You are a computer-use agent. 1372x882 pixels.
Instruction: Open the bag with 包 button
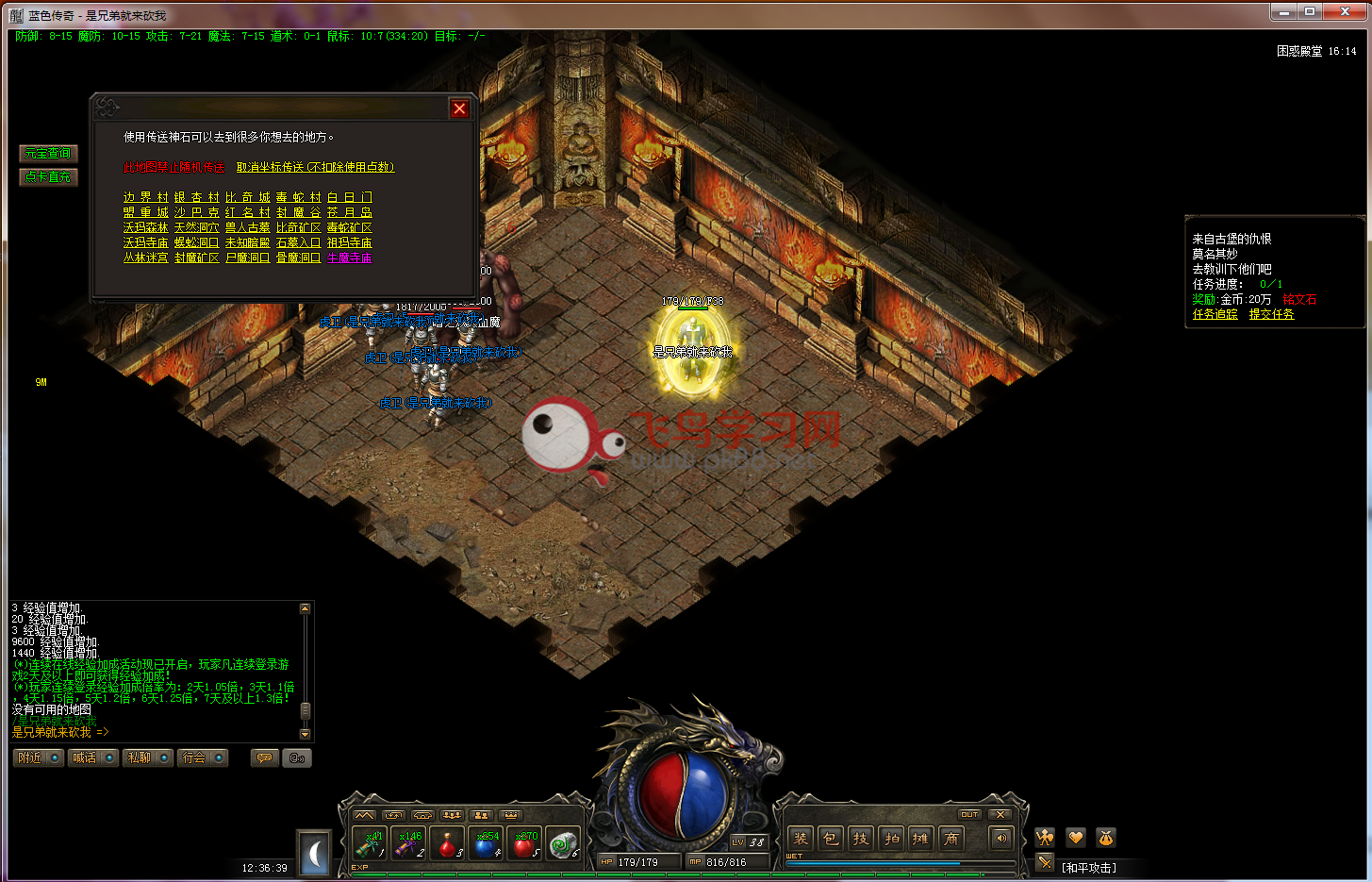[831, 838]
